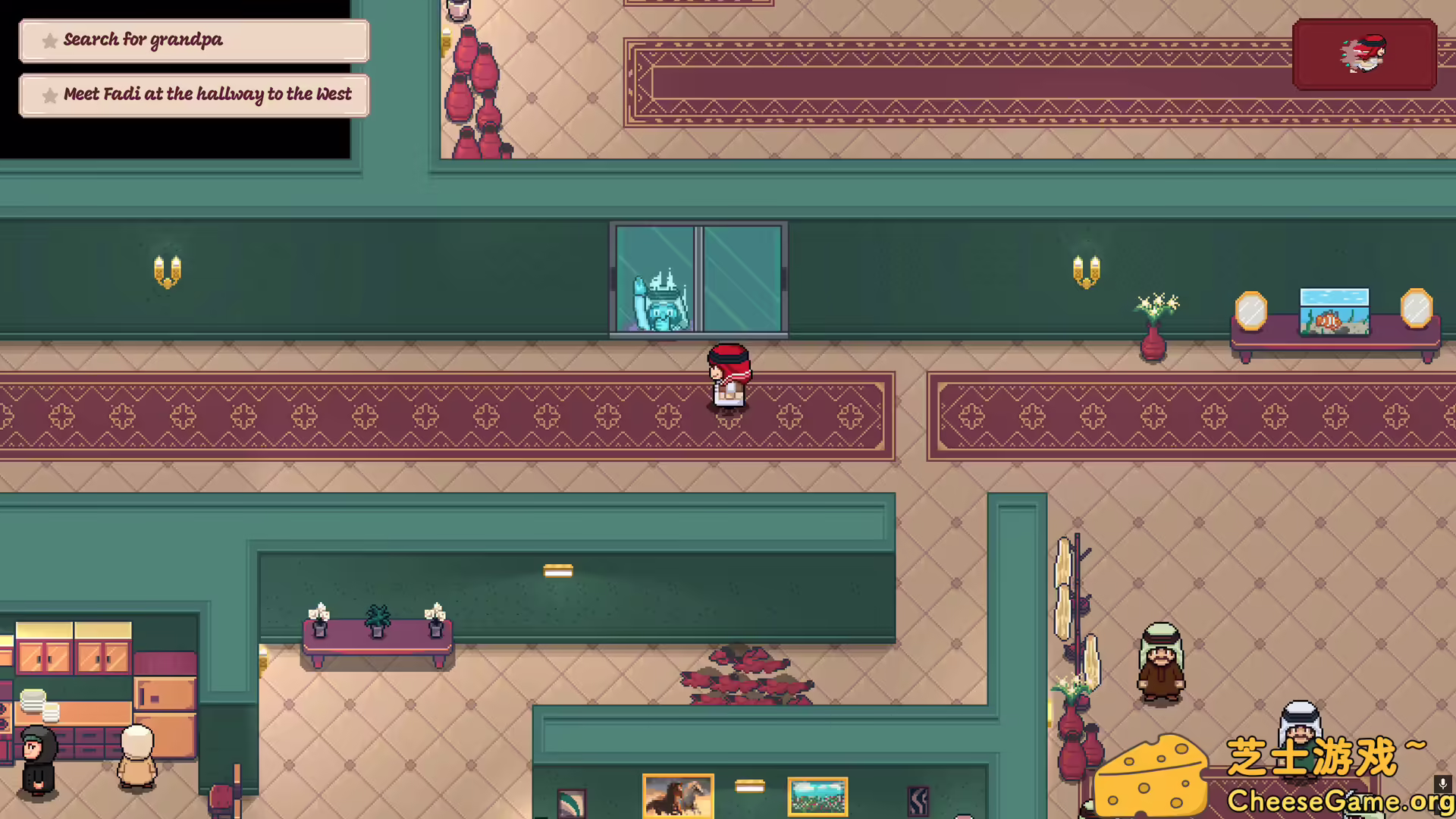Click the horse painting on the lower wall
Image resolution: width=1456 pixels, height=819 pixels.
pyautogui.click(x=677, y=795)
